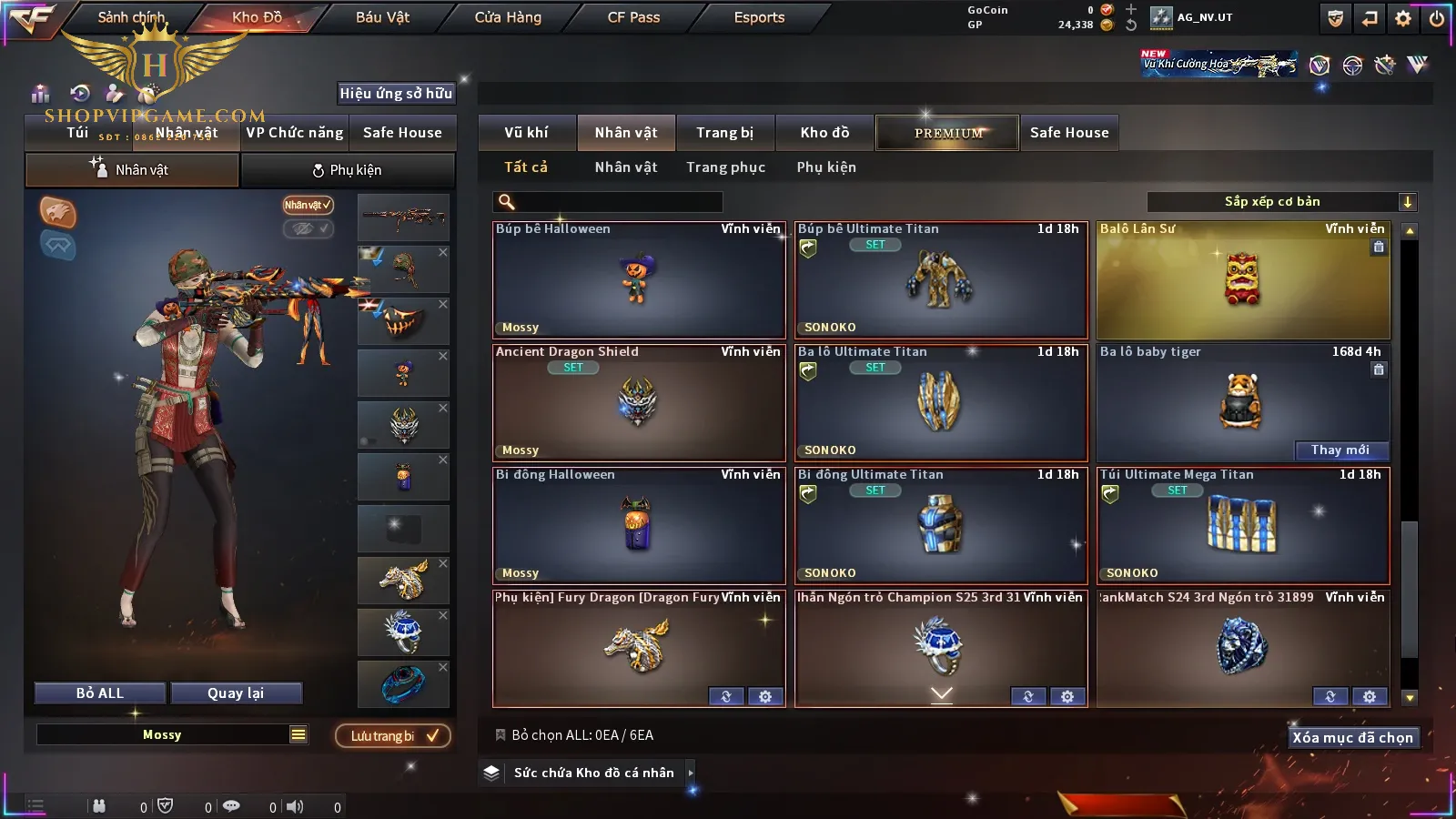Select the Ancient Dragon Shield item
This screenshot has height=819, width=1456.
638,403
